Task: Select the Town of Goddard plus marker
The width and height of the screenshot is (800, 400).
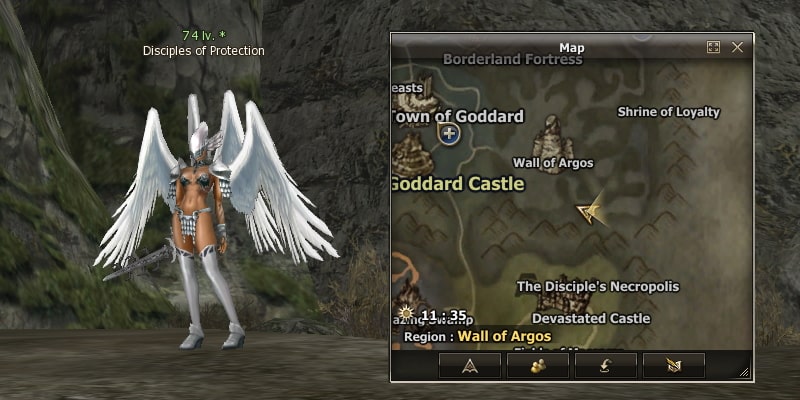Action: [449, 134]
